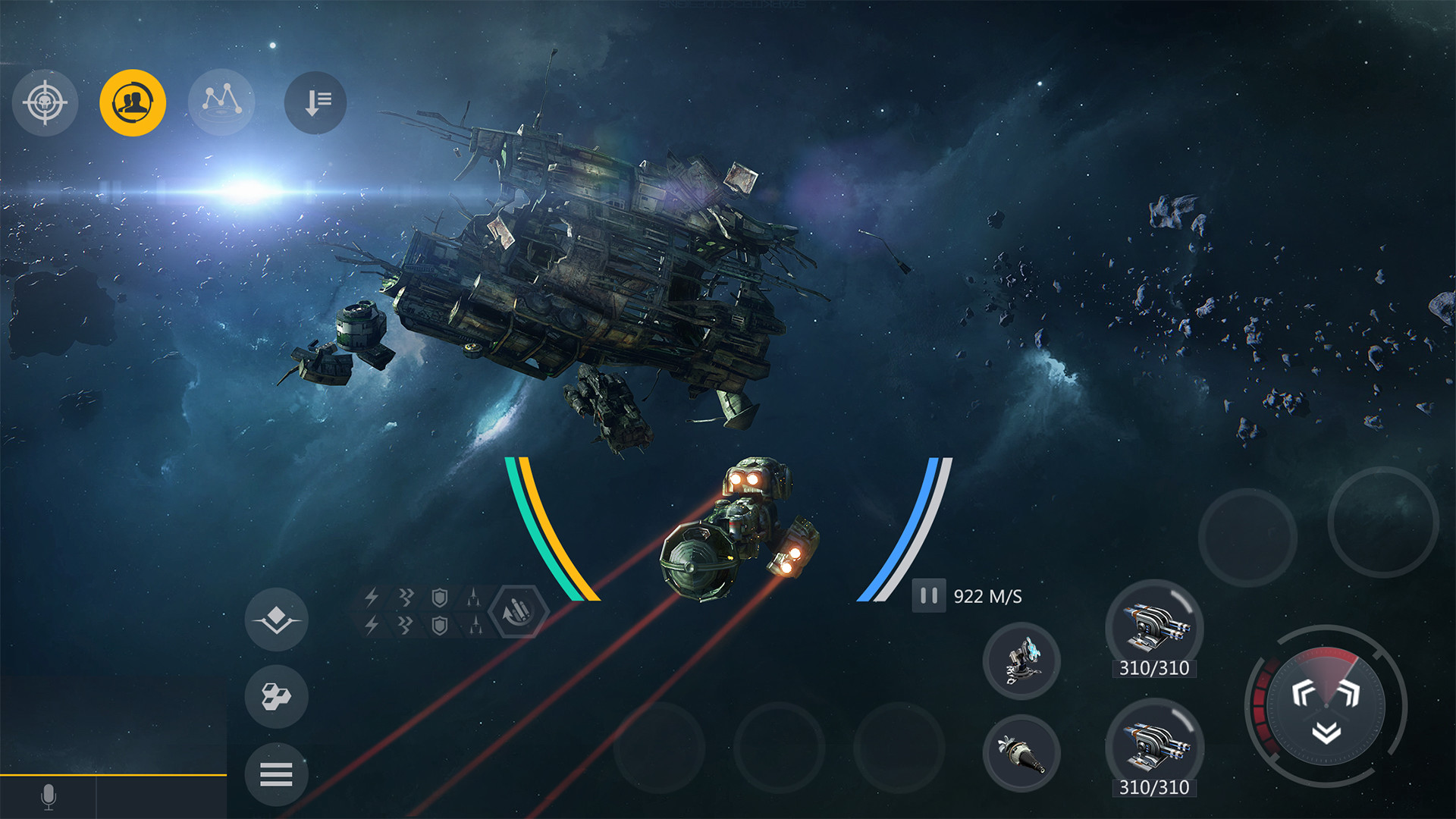The image size is (1456, 819).
Task: Toggle the yellow friendly targeting mode
Action: [133, 103]
